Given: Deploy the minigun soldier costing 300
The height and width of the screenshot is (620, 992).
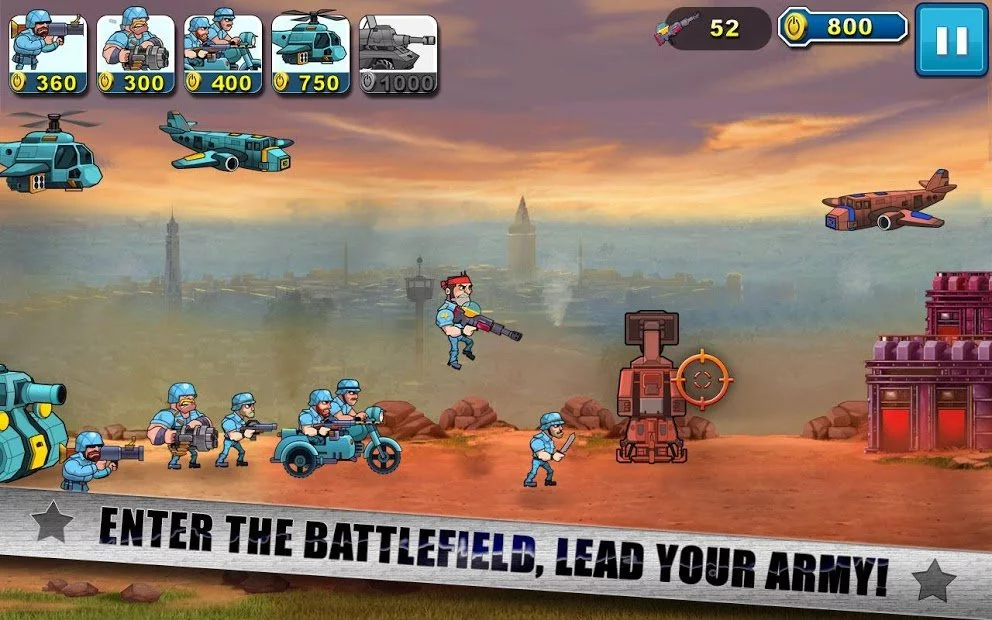Looking at the screenshot, I should pos(136,55).
